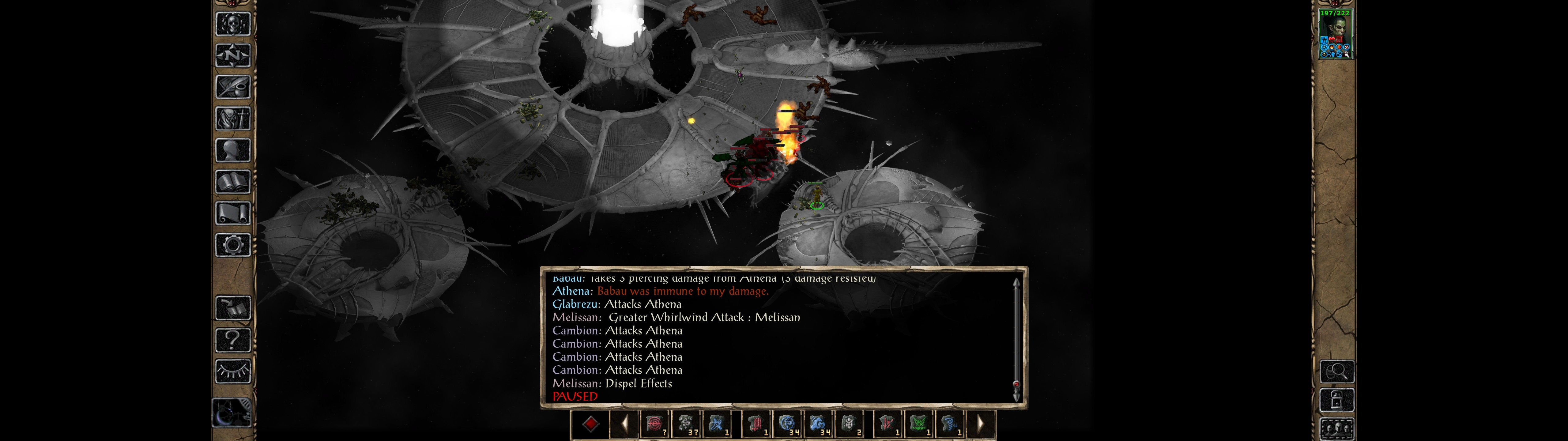The width and height of the screenshot is (1568, 441).
Task: Open the options with the gear icon
Action: (233, 246)
